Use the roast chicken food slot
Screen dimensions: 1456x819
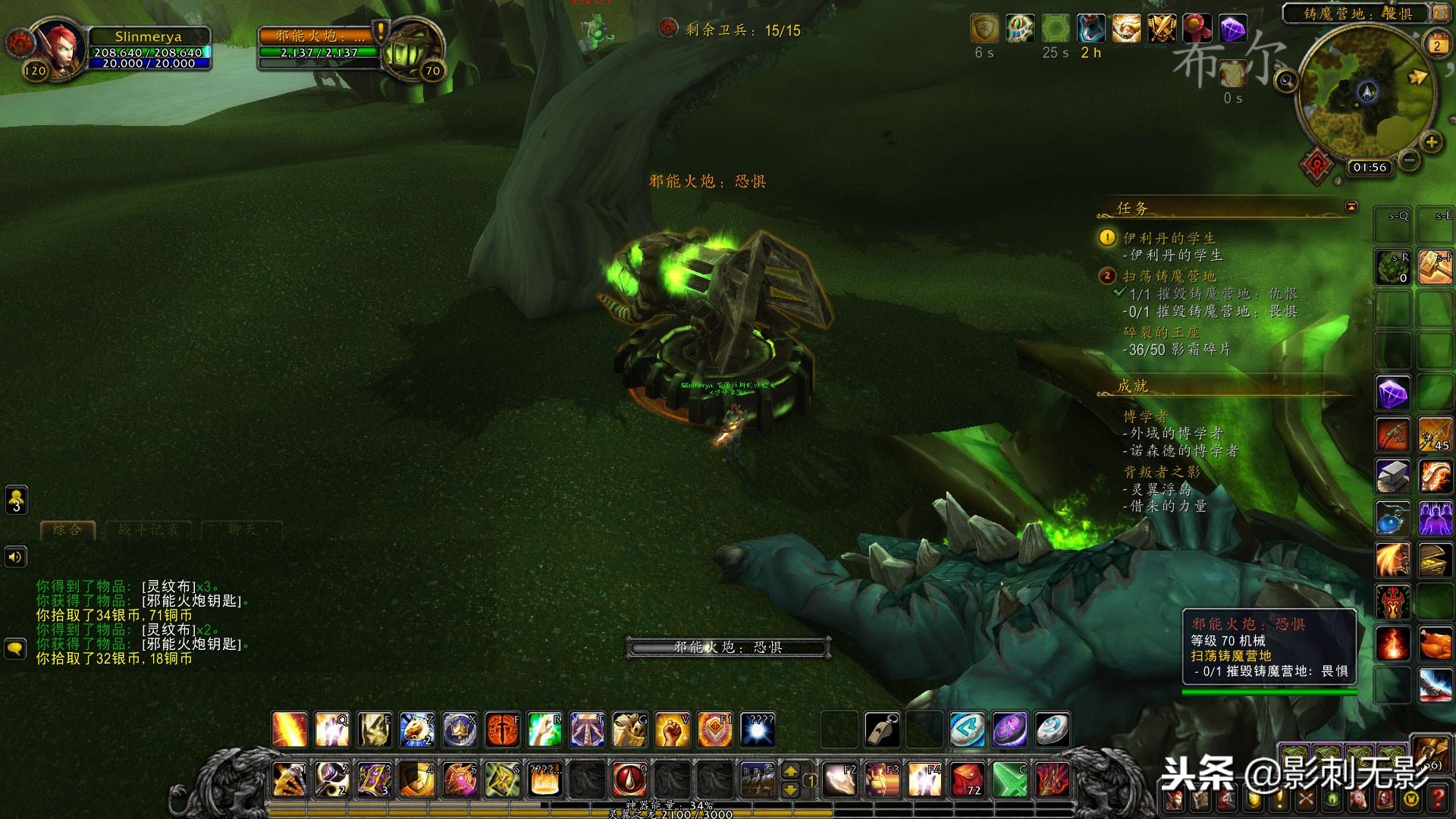[1435, 645]
